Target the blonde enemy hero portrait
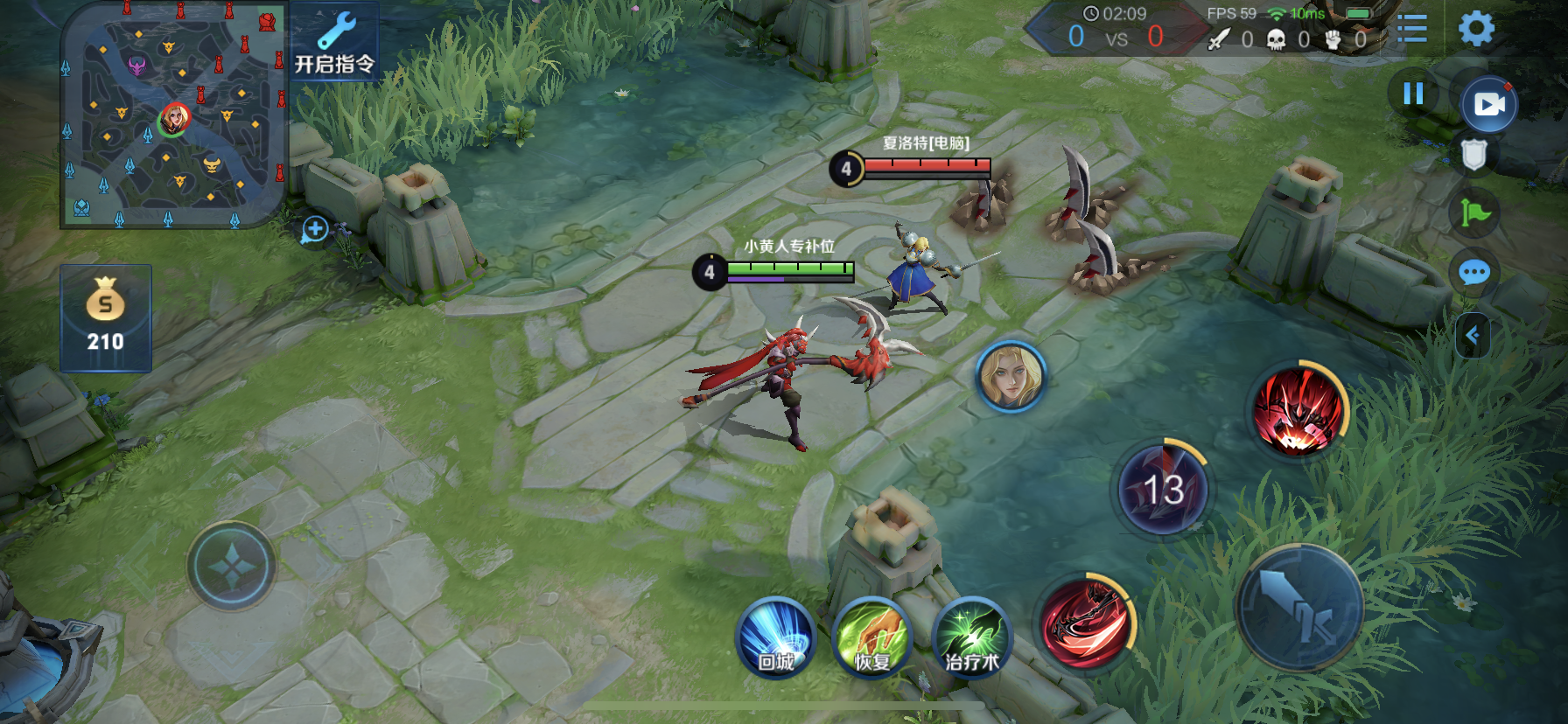This screenshot has width=1568, height=724. click(x=1011, y=376)
